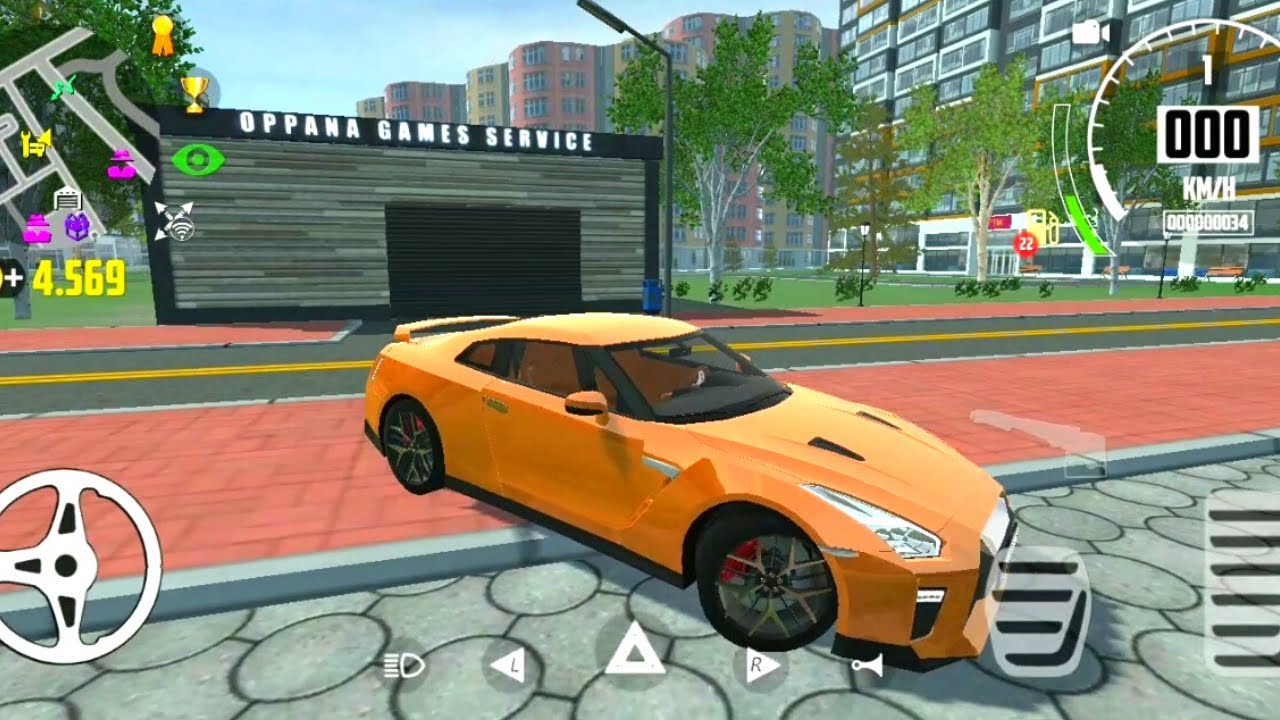This screenshot has width=1280, height=720.
Task: Turn on the hazard lights triangle
Action: point(634,652)
